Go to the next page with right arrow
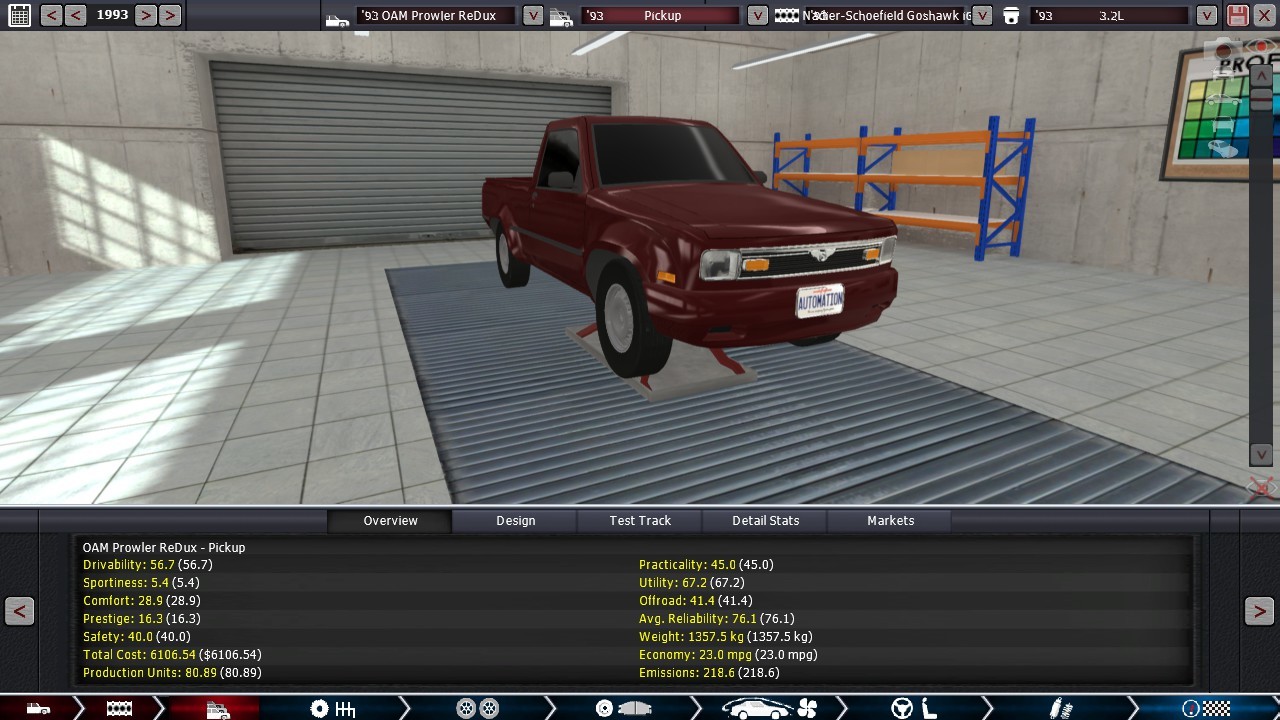This screenshot has width=1280, height=720. [1259, 611]
